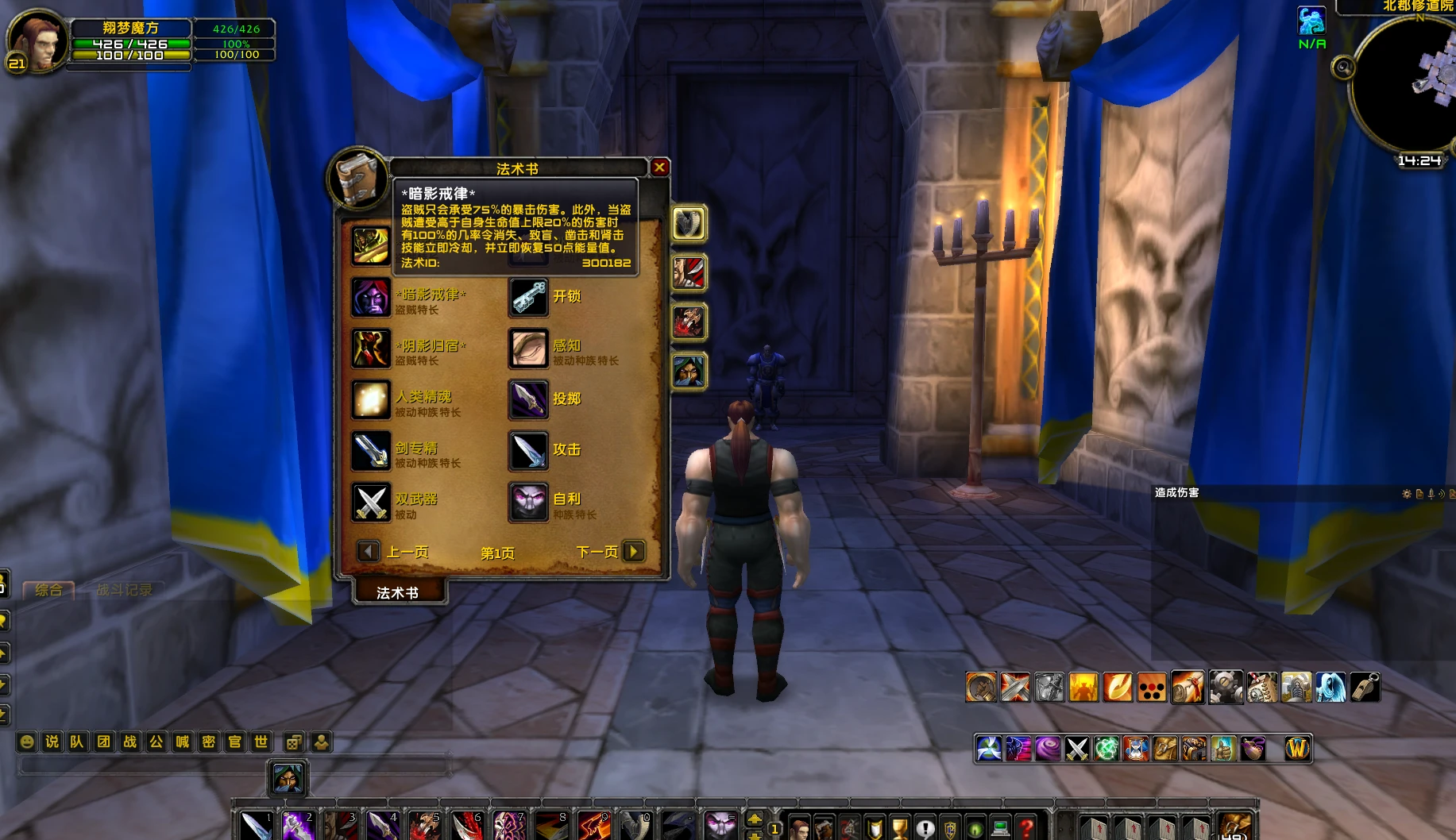Close the spellbook window
The height and width of the screenshot is (840, 1456).
click(659, 168)
